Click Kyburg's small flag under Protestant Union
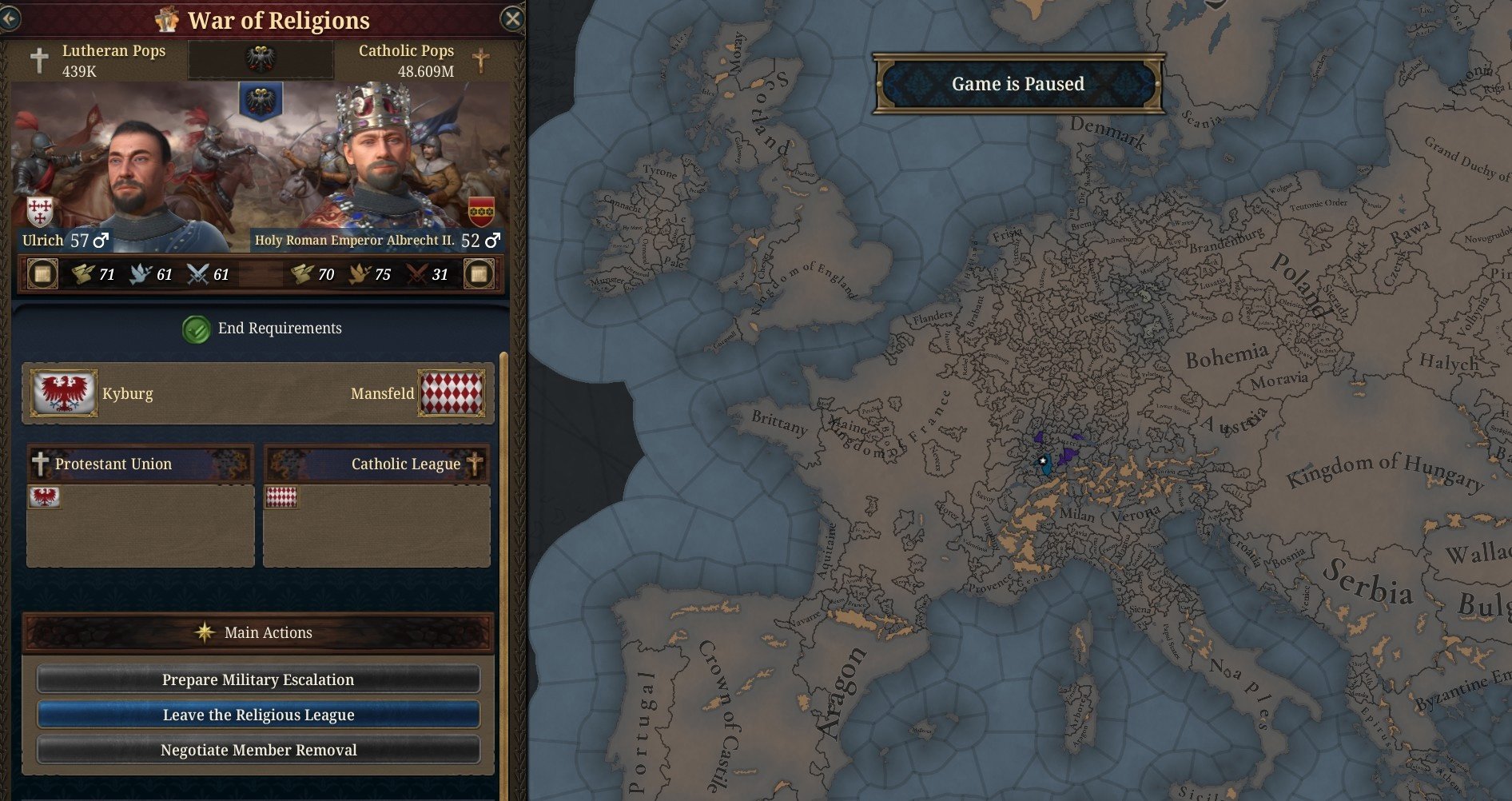Screen dimensions: 1512x801 (x=45, y=497)
